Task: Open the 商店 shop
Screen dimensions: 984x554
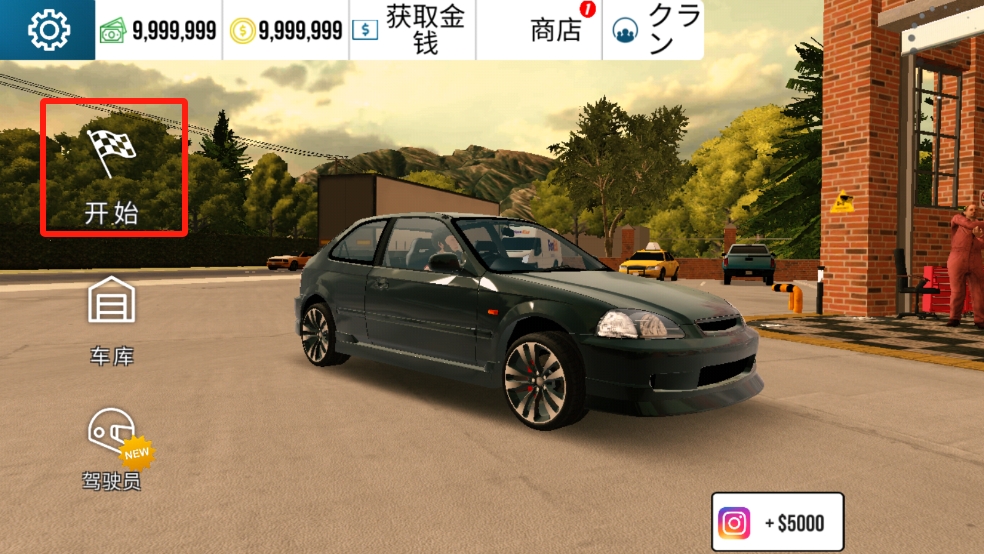Action: coord(556,30)
